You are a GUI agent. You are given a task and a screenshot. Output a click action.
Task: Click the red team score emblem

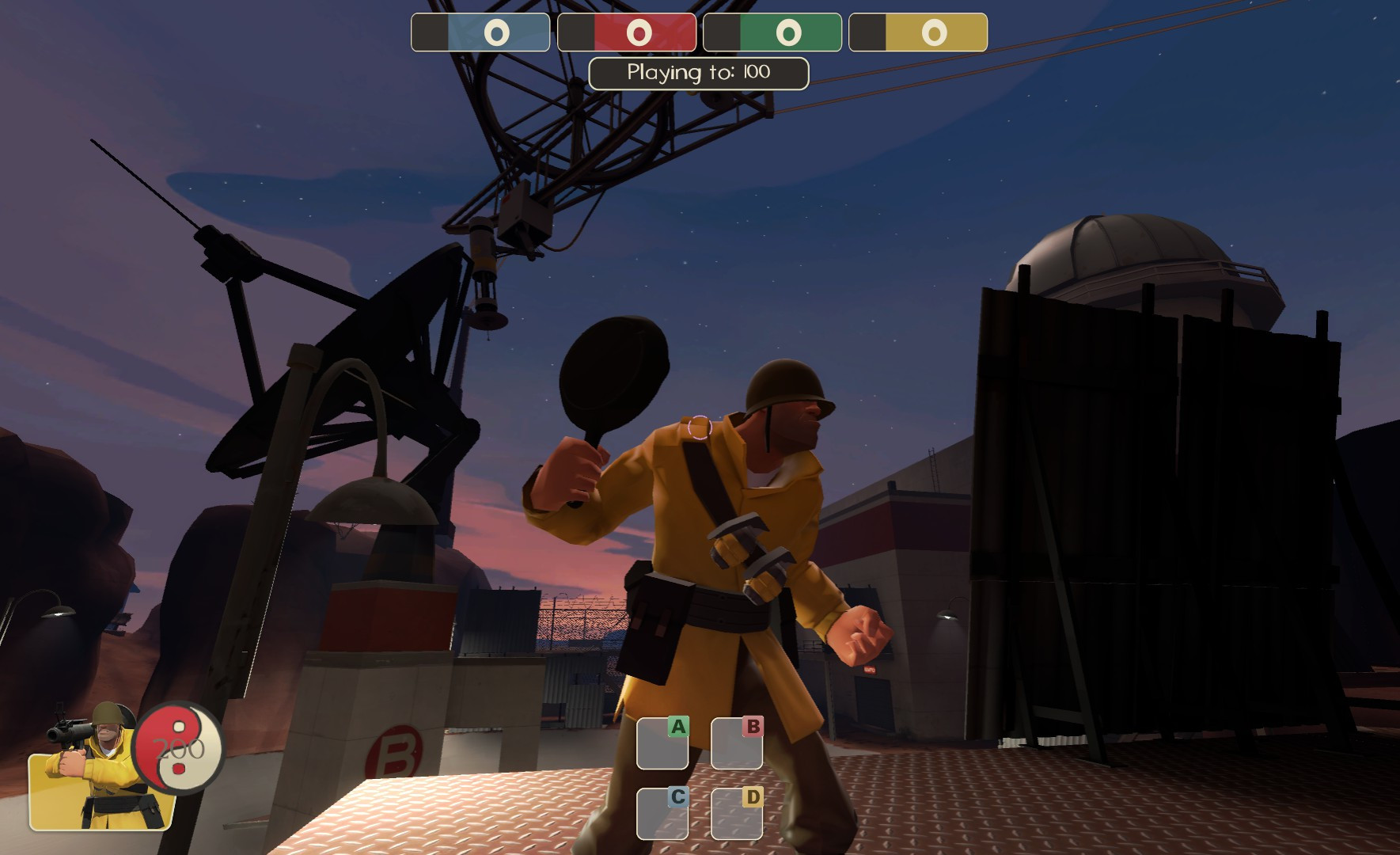click(x=641, y=32)
